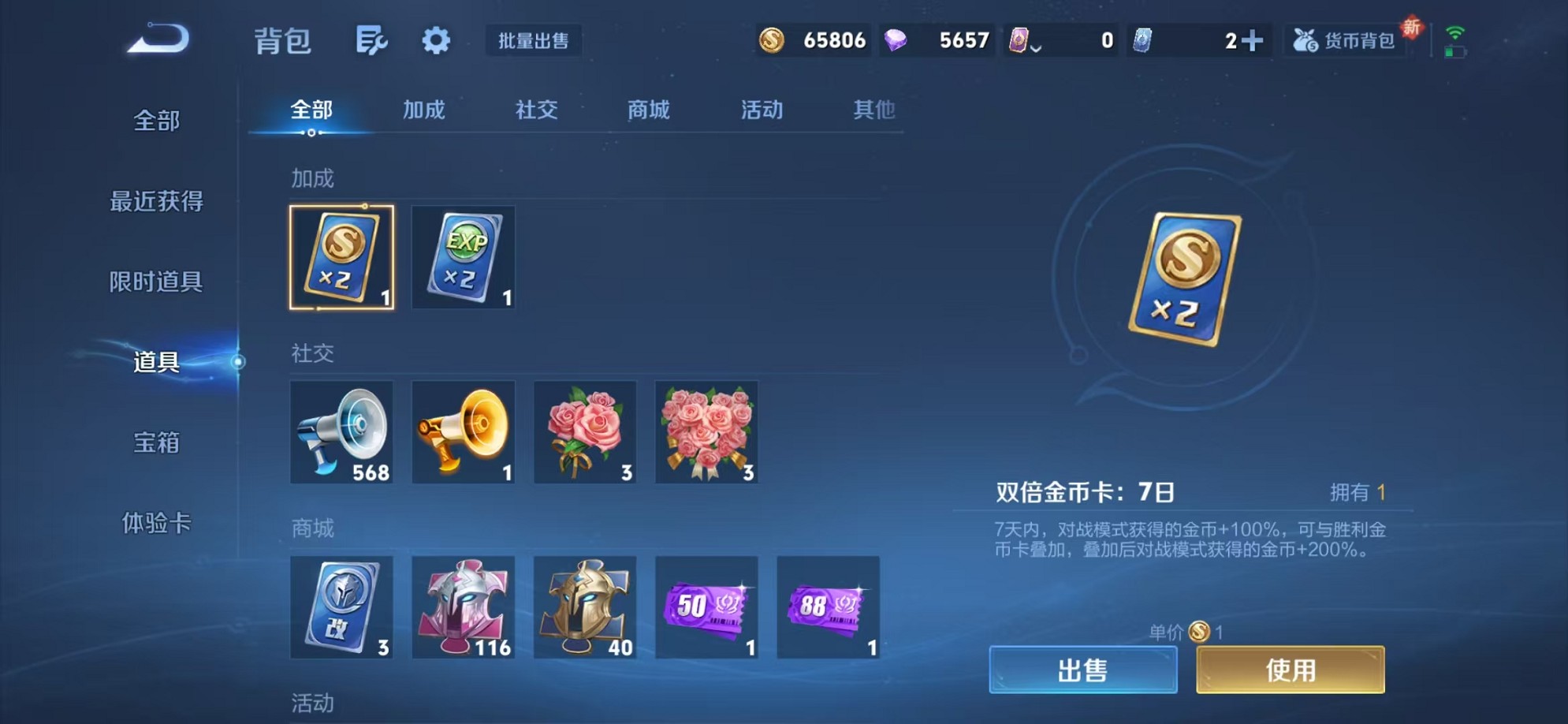Switch to the 社交 tab
The width and height of the screenshot is (1568, 724).
point(535,110)
